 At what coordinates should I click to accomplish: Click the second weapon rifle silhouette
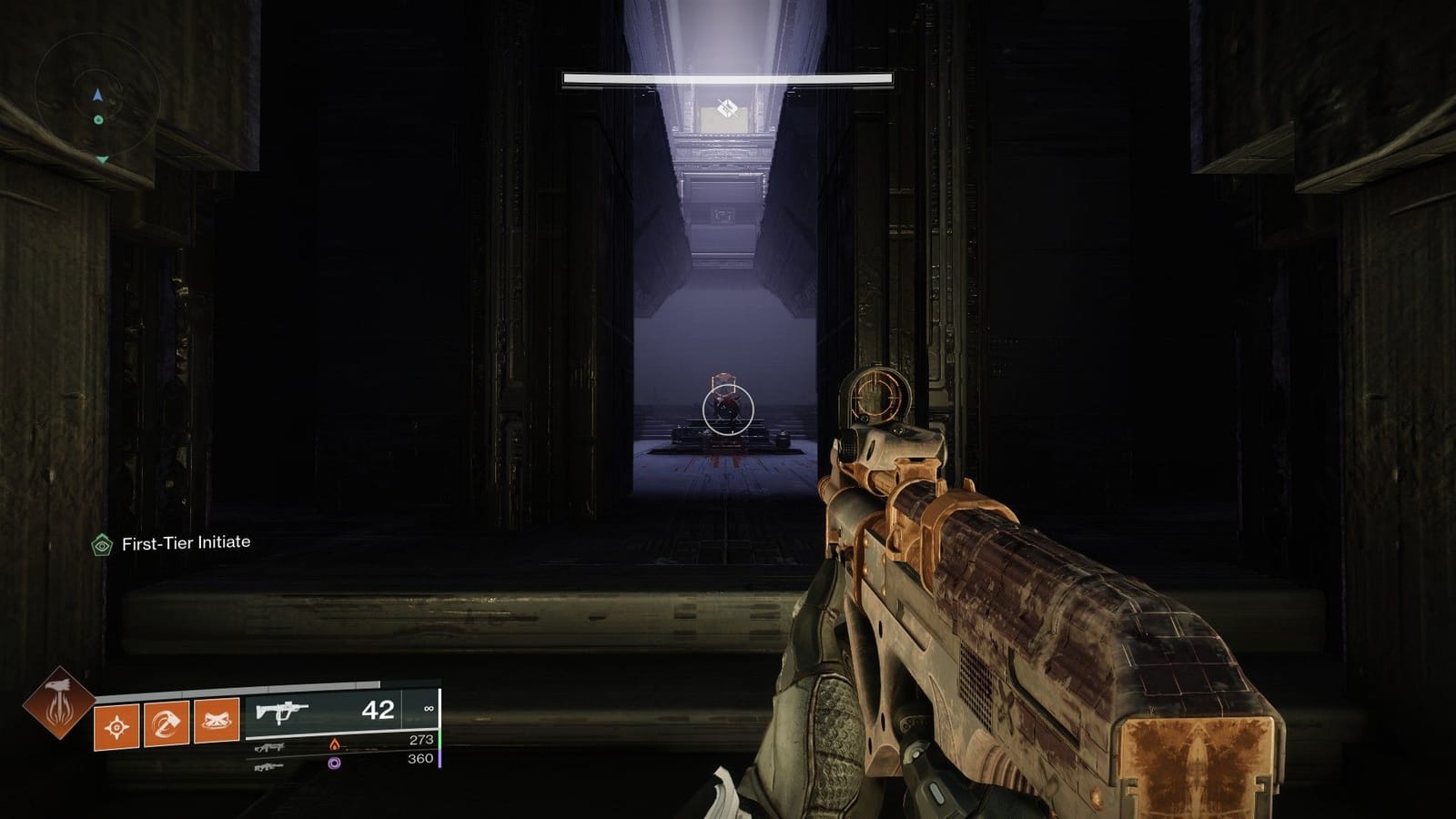click(x=270, y=746)
